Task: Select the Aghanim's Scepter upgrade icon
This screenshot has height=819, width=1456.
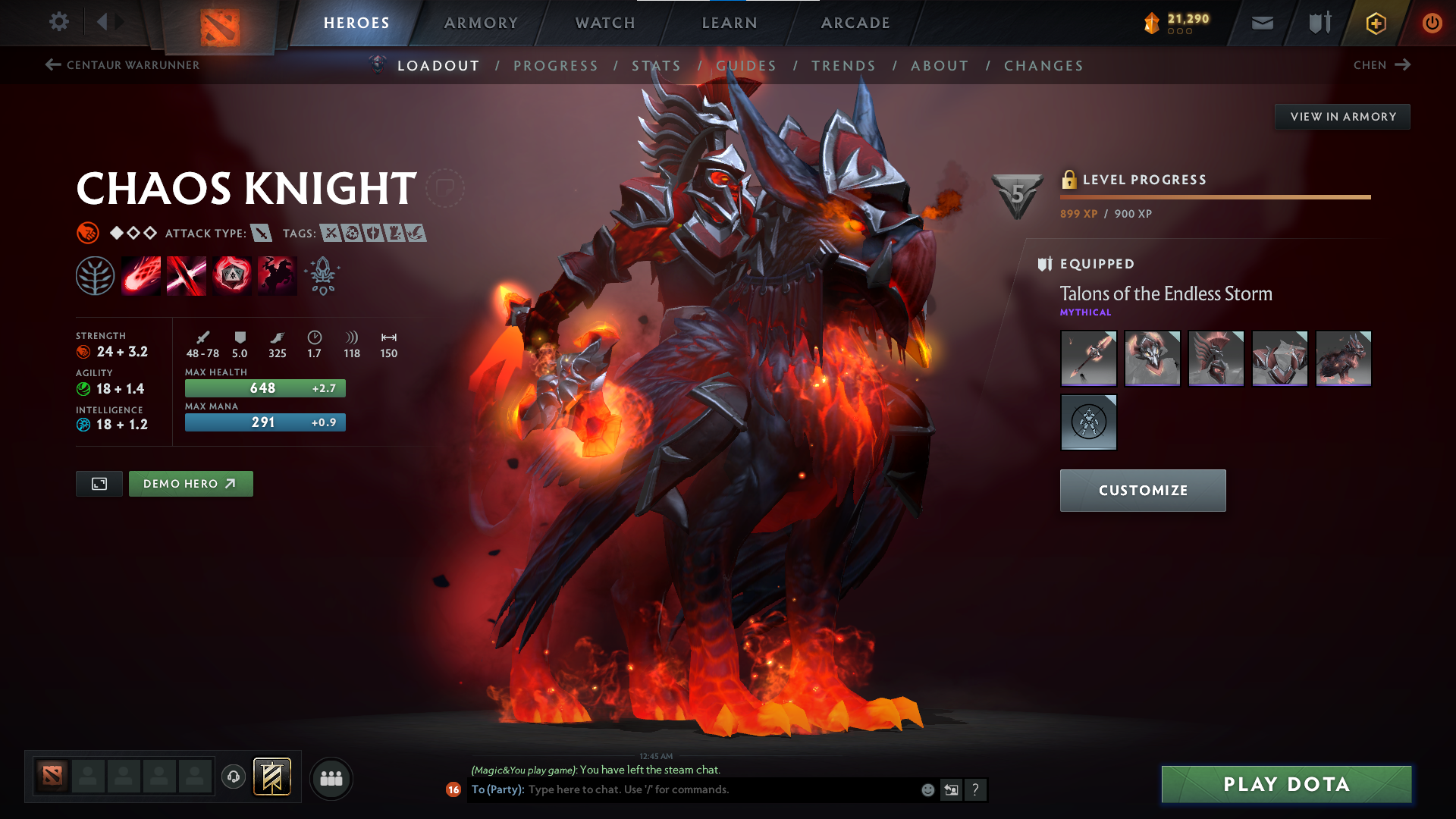Action: [322, 275]
